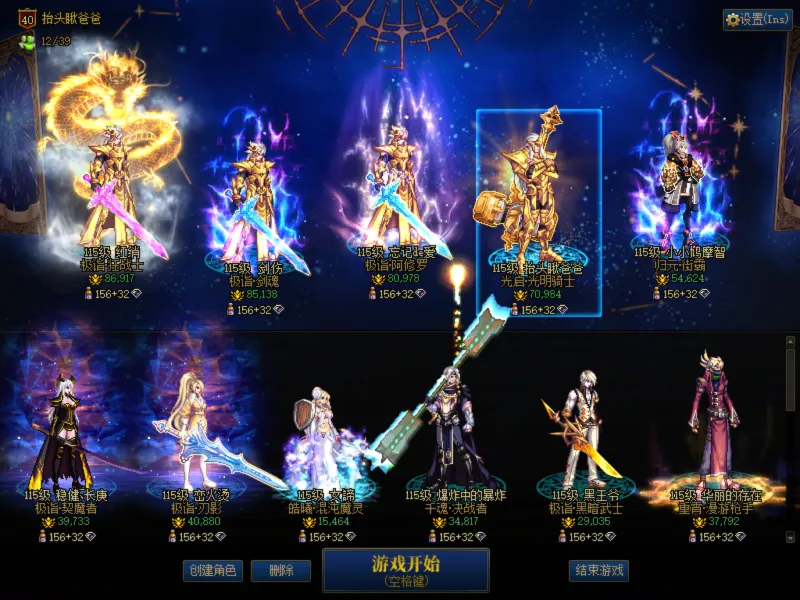Pick the highlighted 光明骑士 character
Screen dimensions: 800x600
538,210
